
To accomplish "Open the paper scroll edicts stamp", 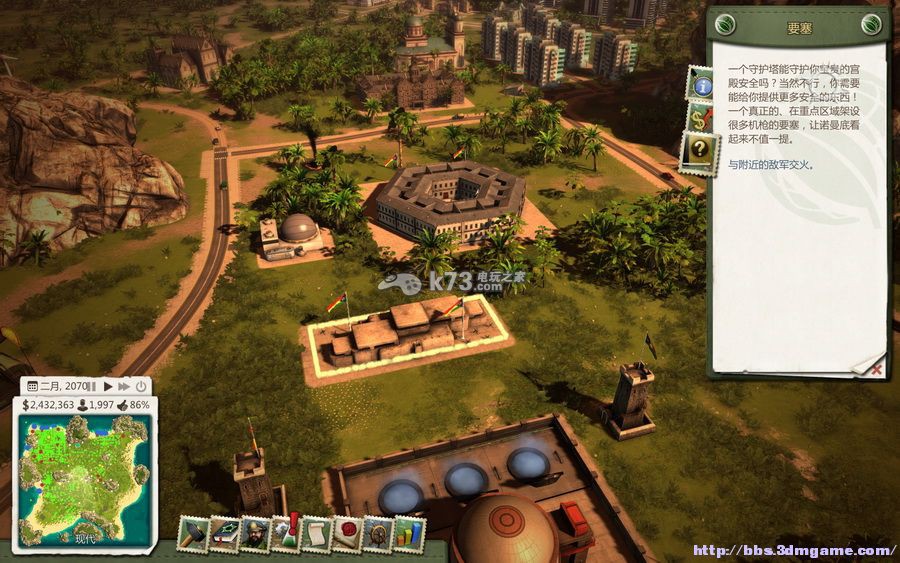I will click(x=316, y=535).
